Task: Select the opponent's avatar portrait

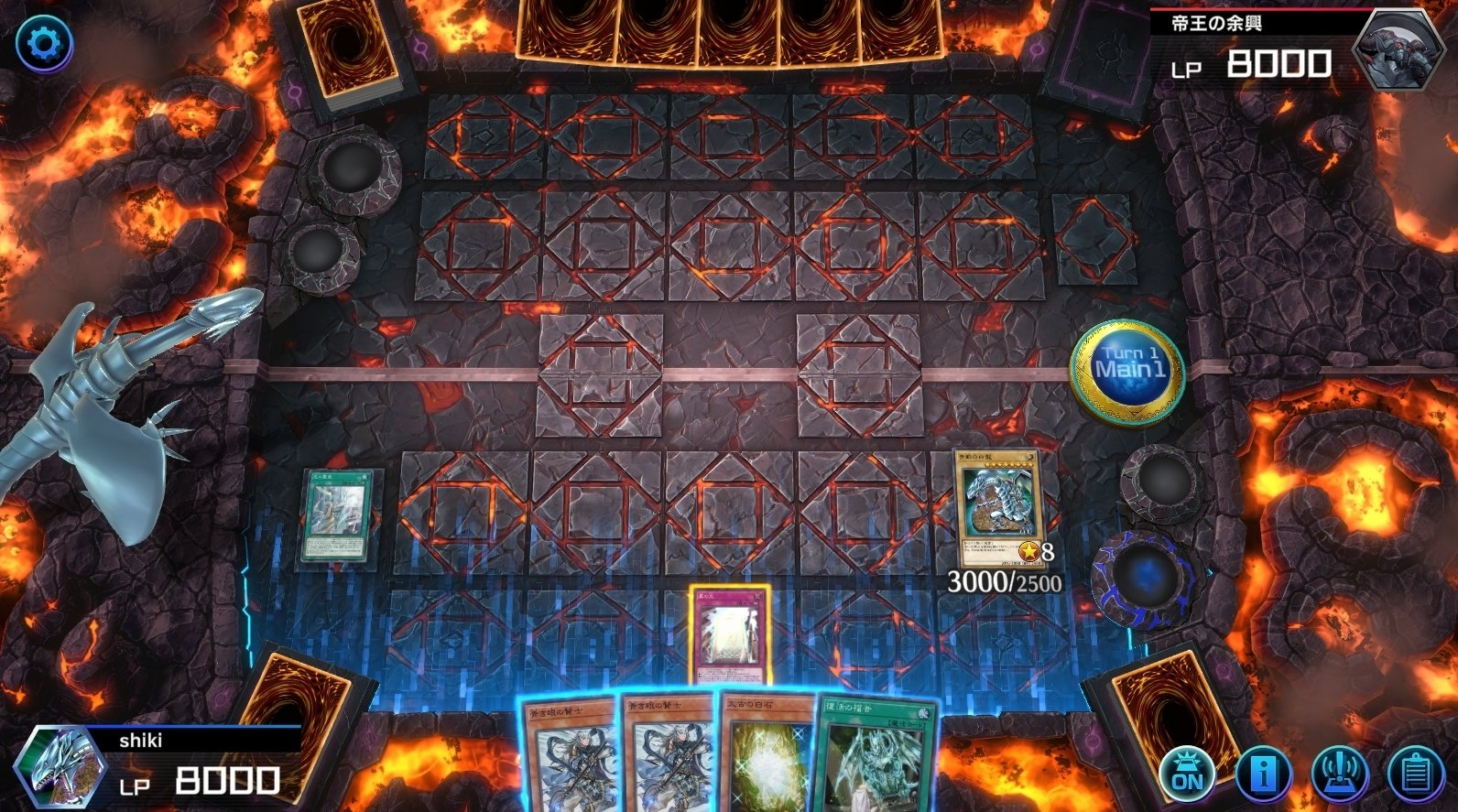Action: point(1401,50)
